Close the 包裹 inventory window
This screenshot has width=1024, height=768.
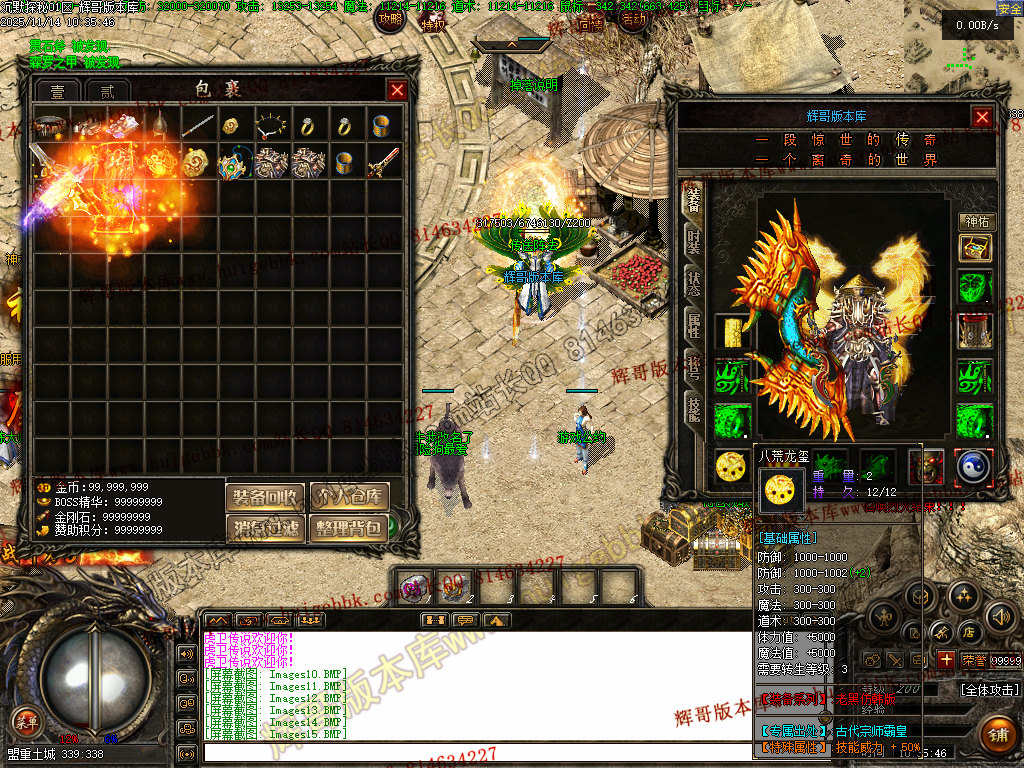[x=397, y=90]
